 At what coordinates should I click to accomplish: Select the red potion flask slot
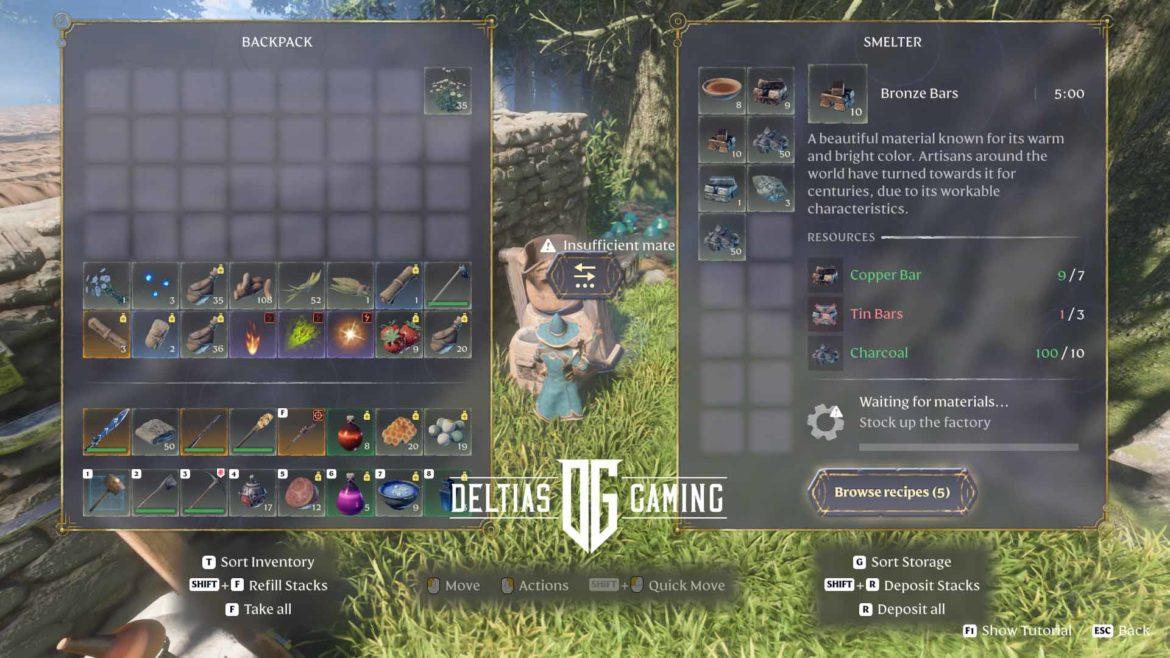pos(350,431)
